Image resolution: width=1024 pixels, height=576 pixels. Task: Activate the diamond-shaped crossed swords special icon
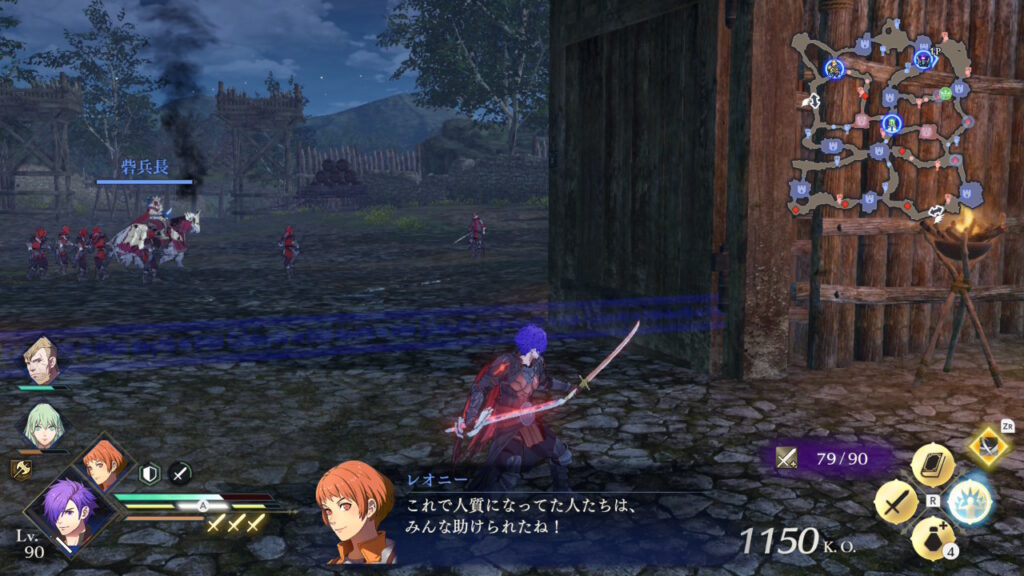click(988, 446)
